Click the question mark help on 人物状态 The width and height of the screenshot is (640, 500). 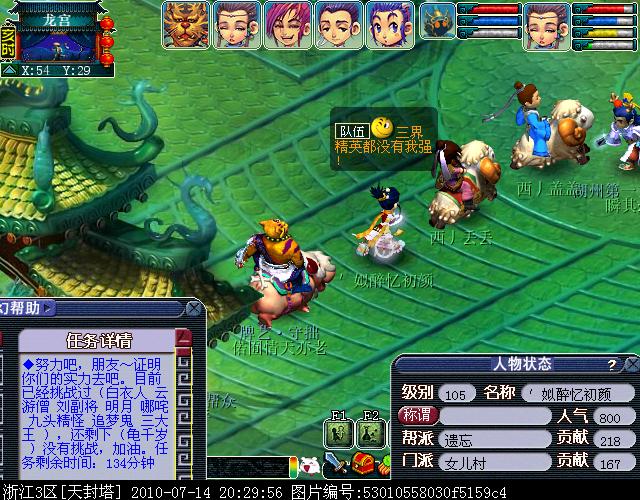[611, 364]
